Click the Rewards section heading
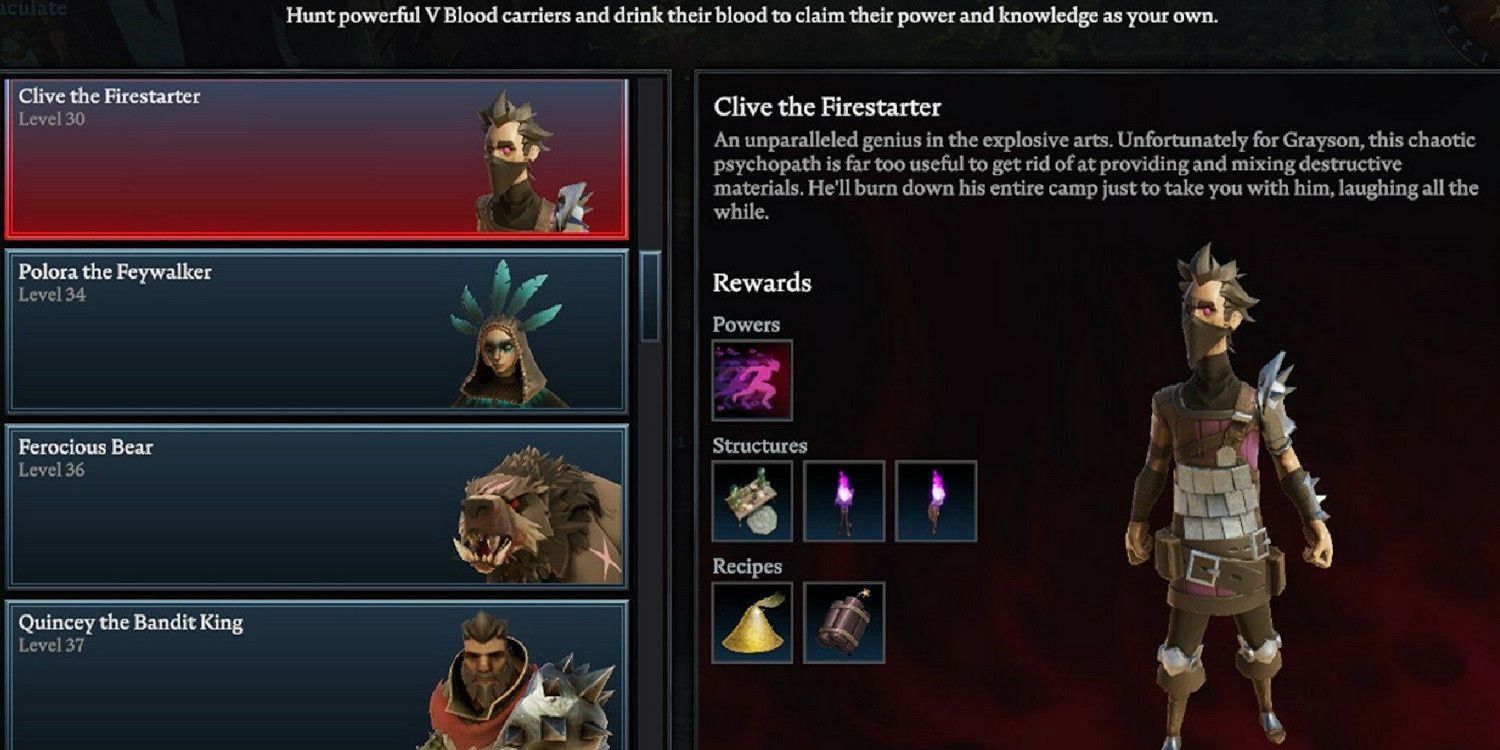The image size is (1500, 750). 762,284
